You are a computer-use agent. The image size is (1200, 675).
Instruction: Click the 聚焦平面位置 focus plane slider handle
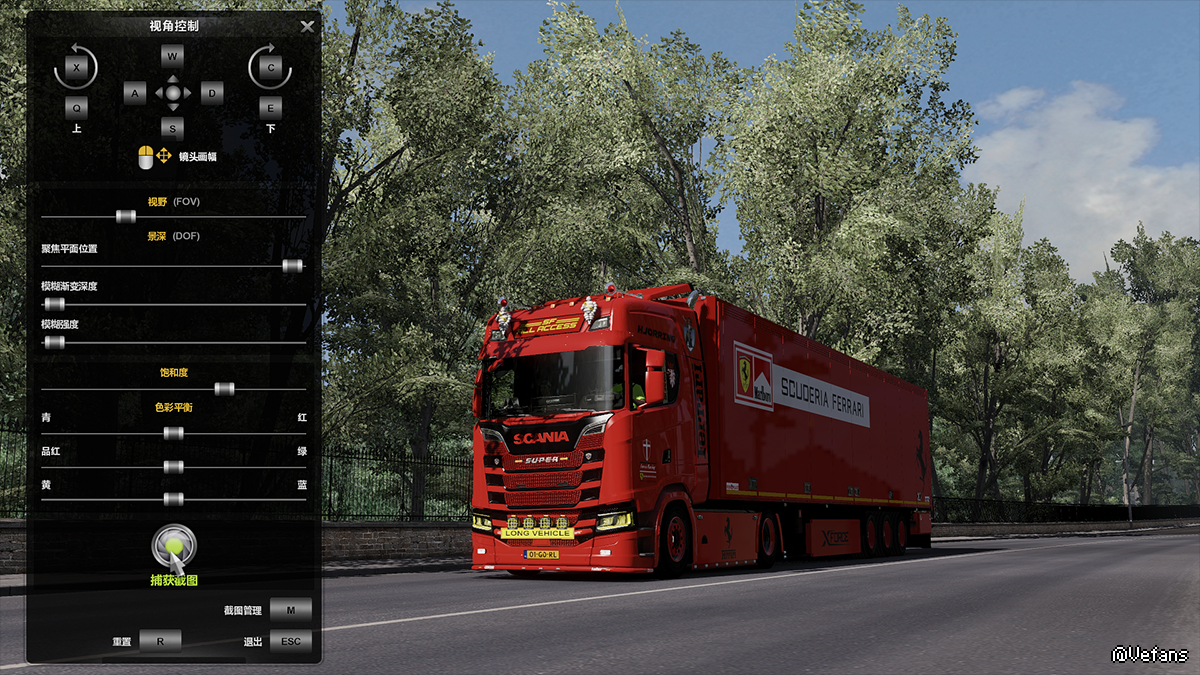coord(292,266)
